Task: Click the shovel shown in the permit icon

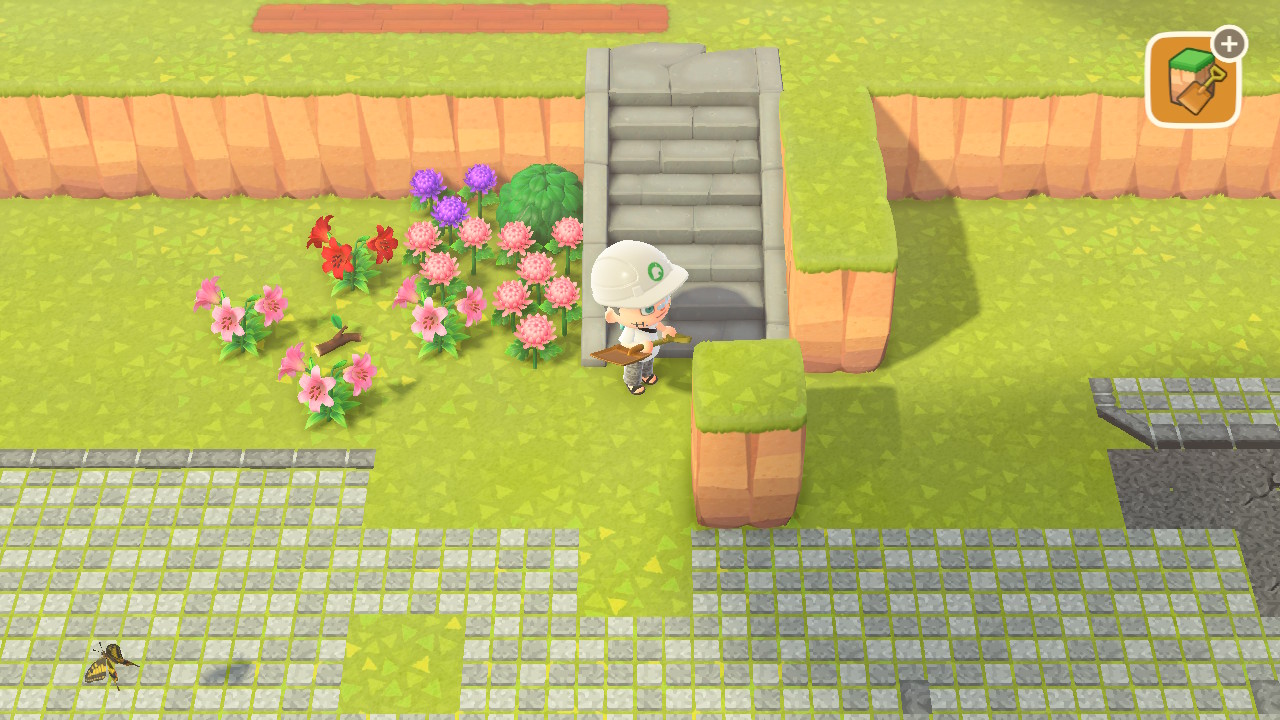Action: tap(1198, 94)
